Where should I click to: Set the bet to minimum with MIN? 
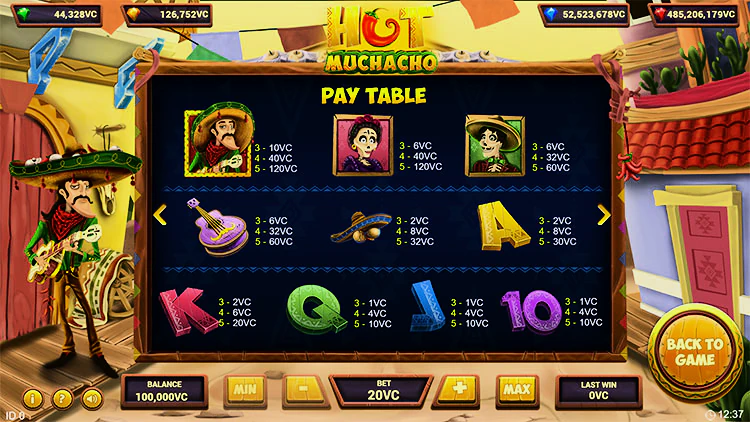245,388
